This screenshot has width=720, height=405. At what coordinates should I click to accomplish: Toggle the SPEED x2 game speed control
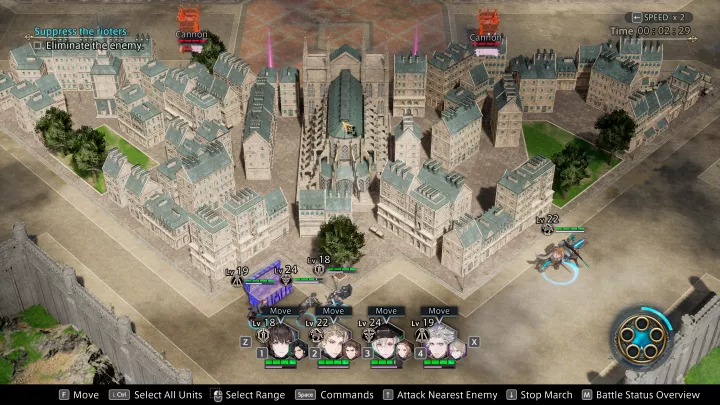point(658,17)
